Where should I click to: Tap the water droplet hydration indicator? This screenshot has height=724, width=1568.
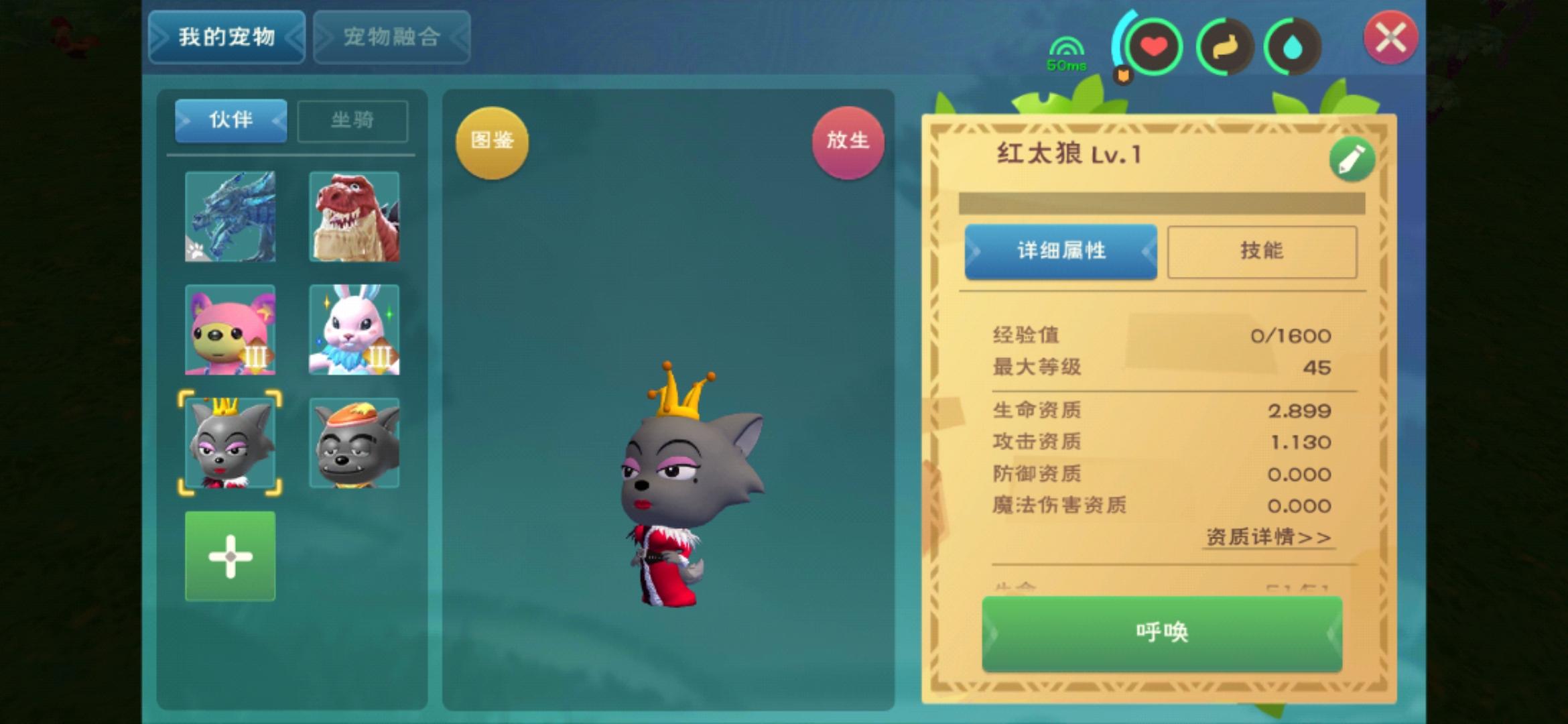(x=1293, y=46)
